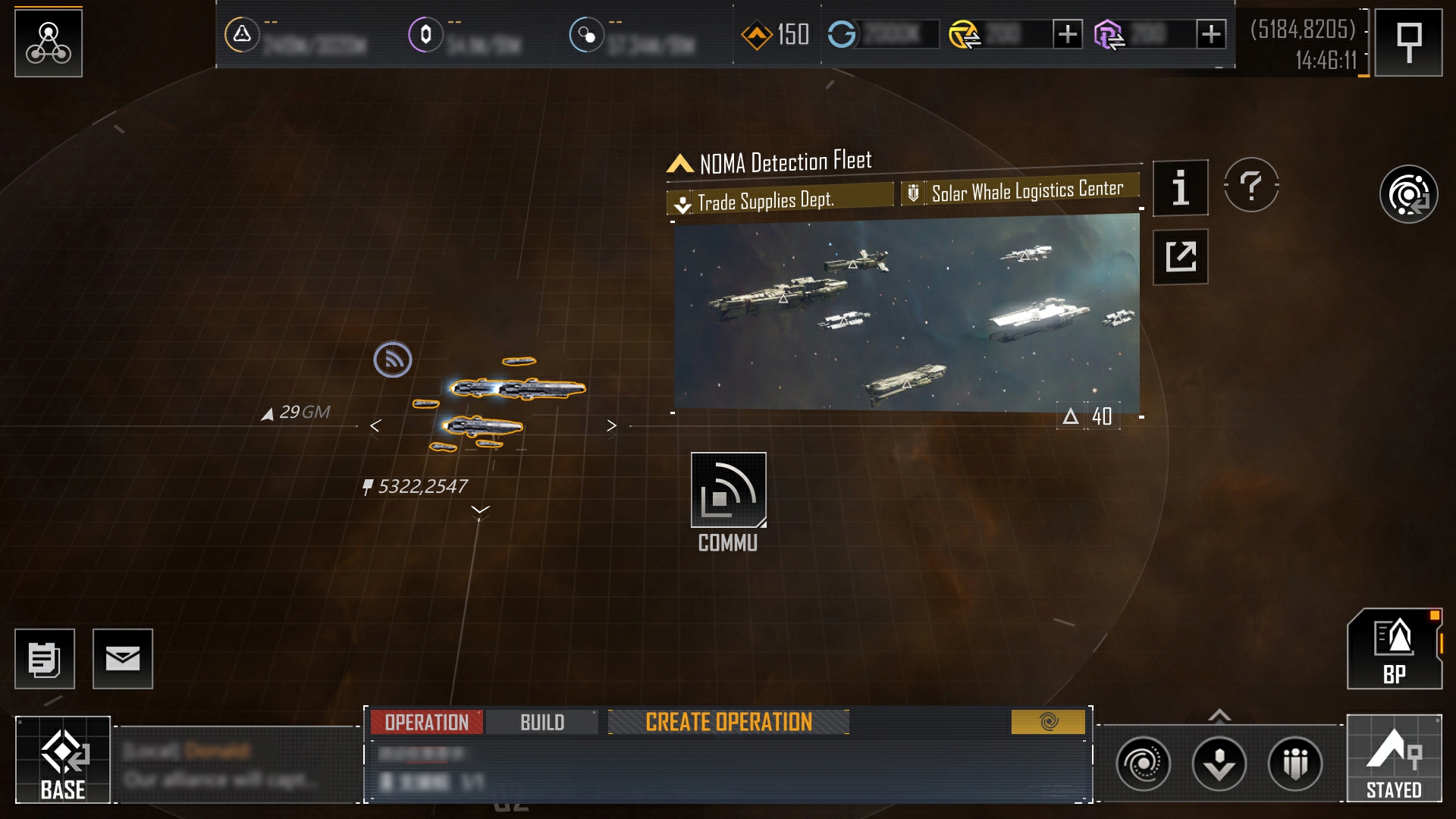Open the mail envelope inbox
Image resolution: width=1456 pixels, height=819 pixels.
pos(123,659)
